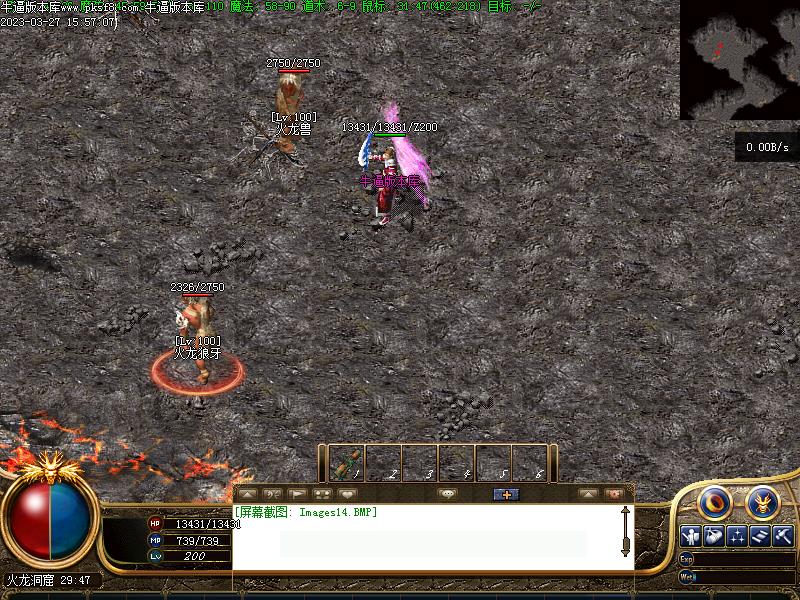Click the flag icon button above chat

297,494
